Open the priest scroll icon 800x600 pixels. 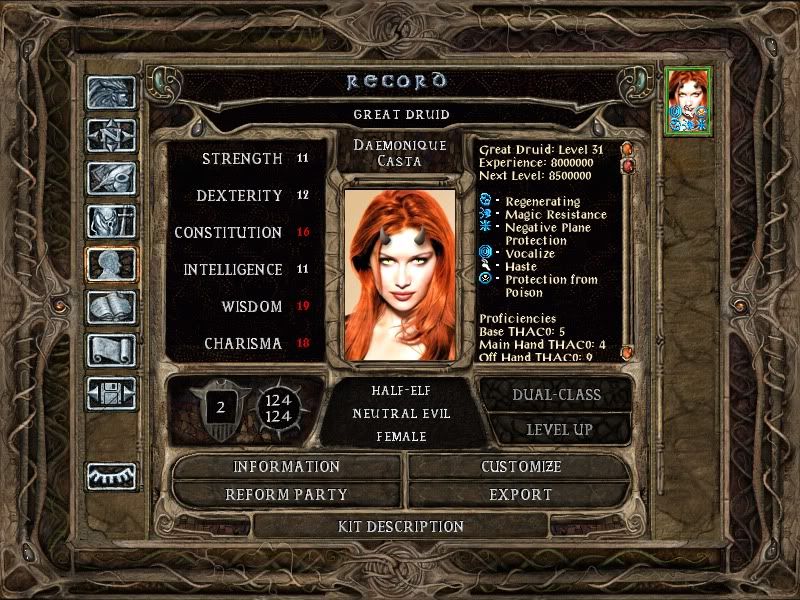point(111,350)
